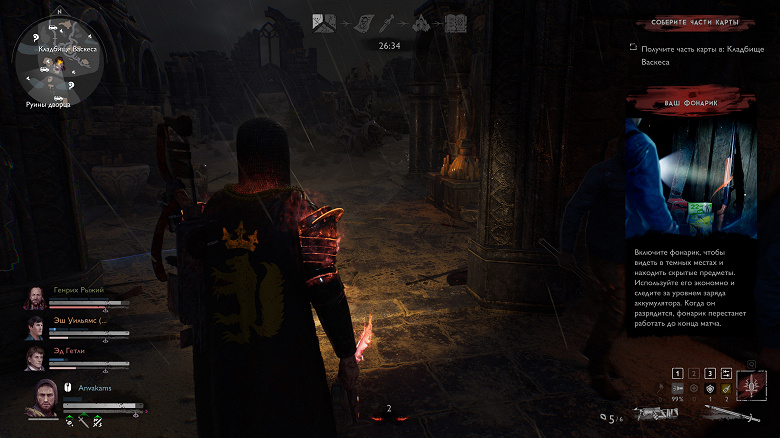
Task: Use the amulet item with count 1
Action: click(x=711, y=388)
